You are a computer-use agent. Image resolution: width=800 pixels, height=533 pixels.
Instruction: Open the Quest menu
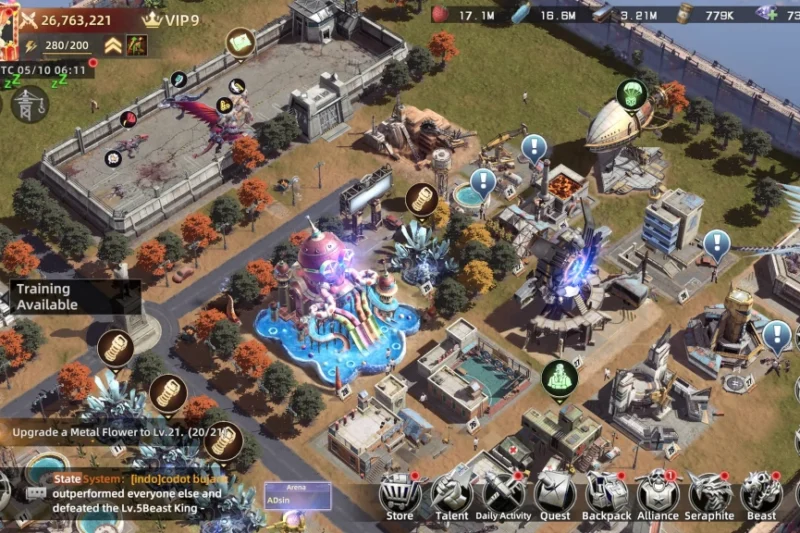(554, 494)
